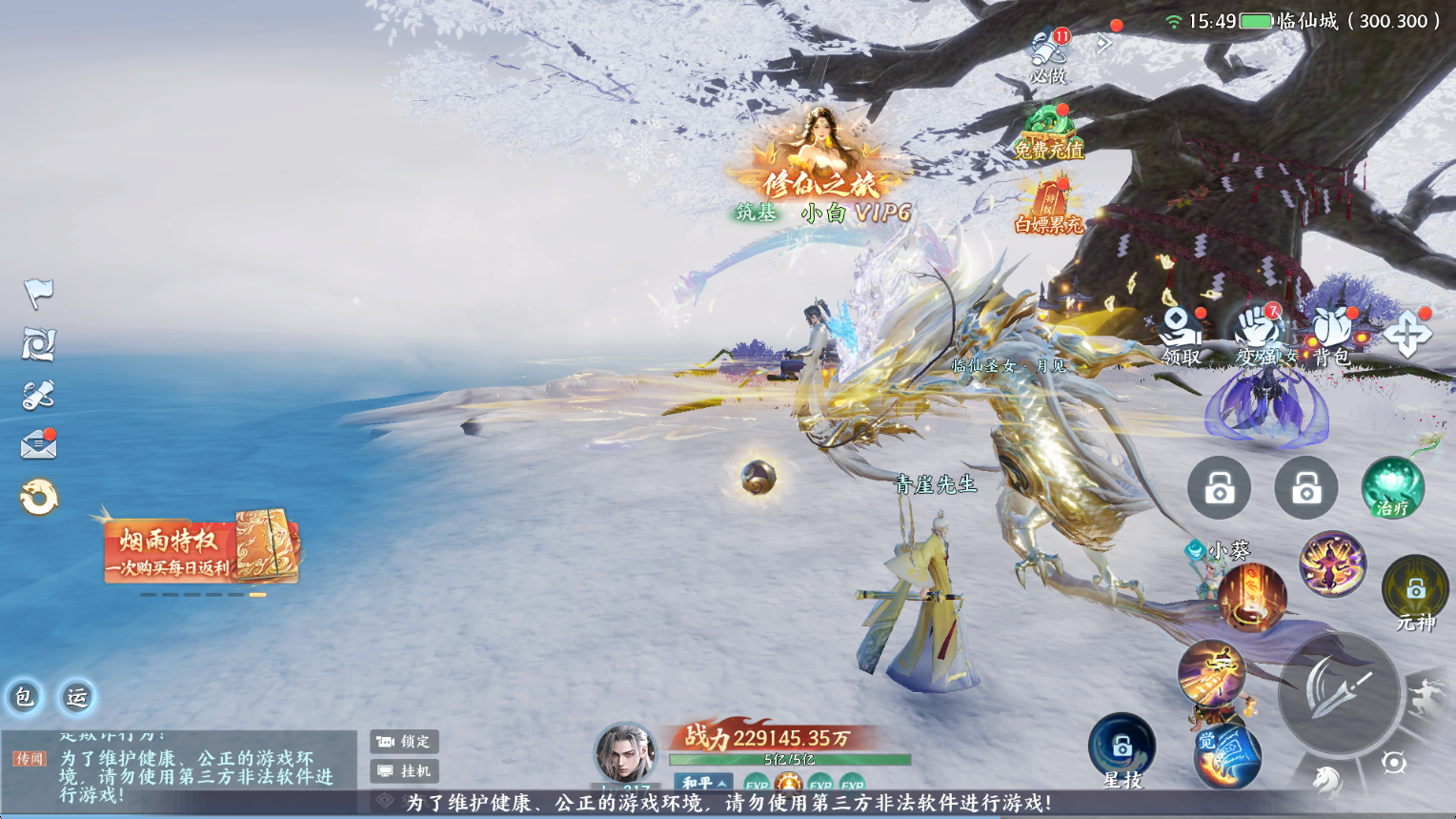The image size is (1456, 819).
Task: Open the 必做 daily tasks icon
Action: [1048, 55]
